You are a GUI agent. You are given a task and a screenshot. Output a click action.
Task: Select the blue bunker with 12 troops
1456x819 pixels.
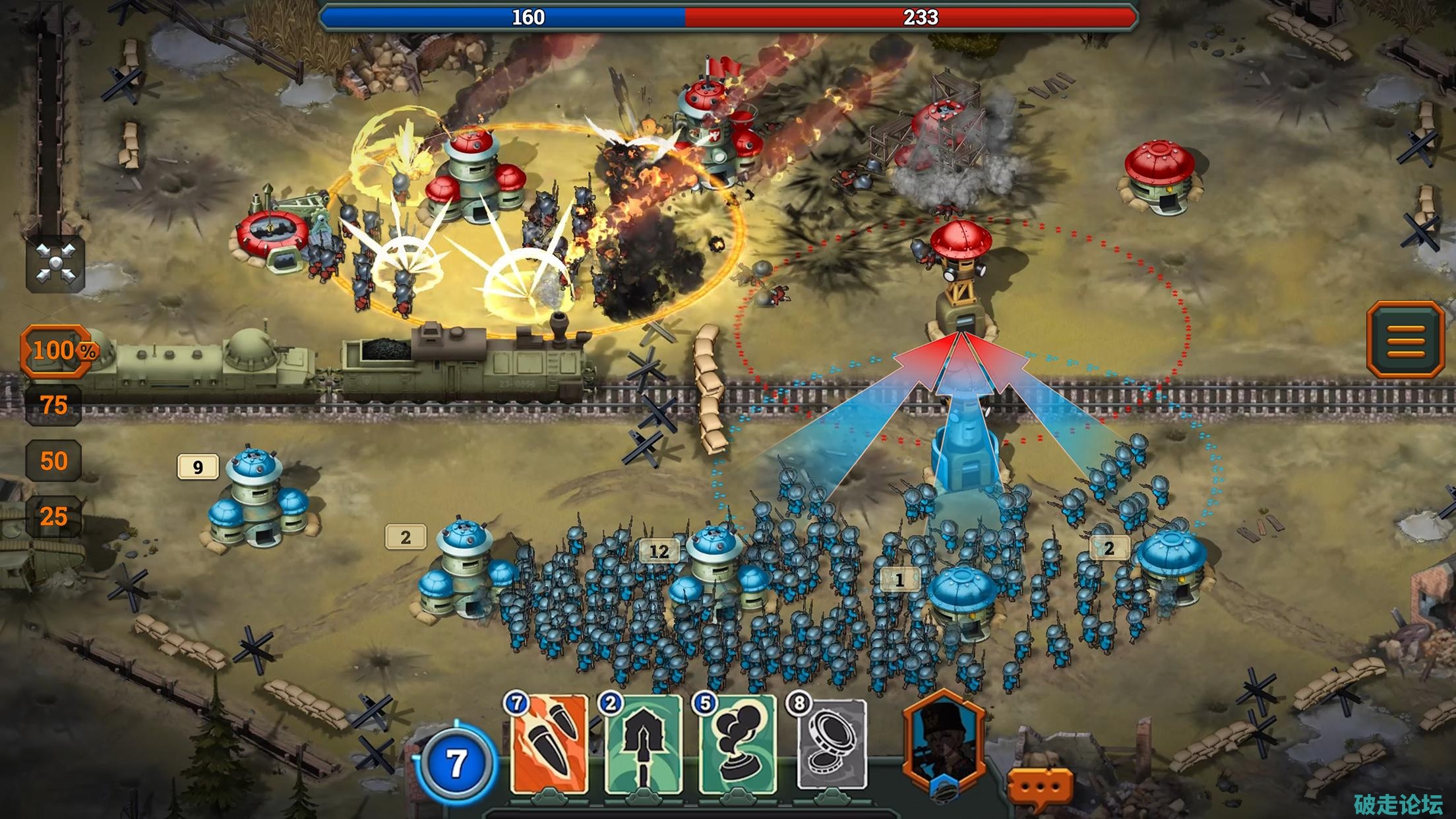pyautogui.click(x=715, y=574)
